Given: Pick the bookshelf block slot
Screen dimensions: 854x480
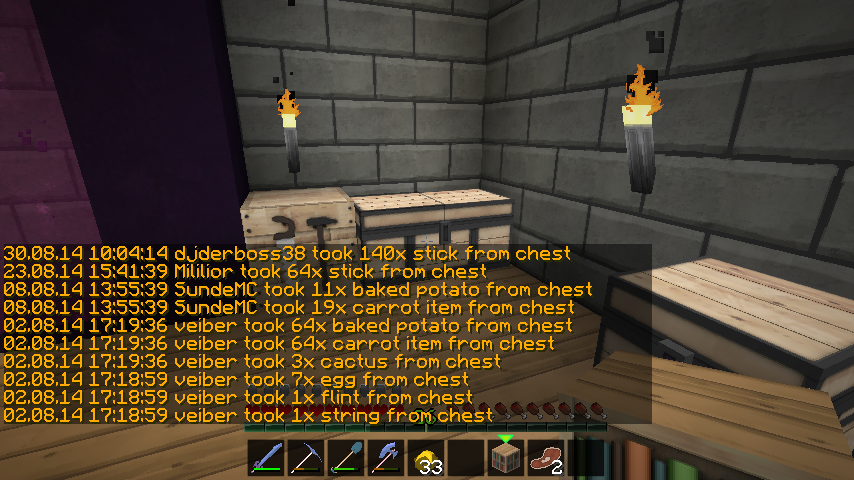Looking at the screenshot, I should click(x=506, y=459).
